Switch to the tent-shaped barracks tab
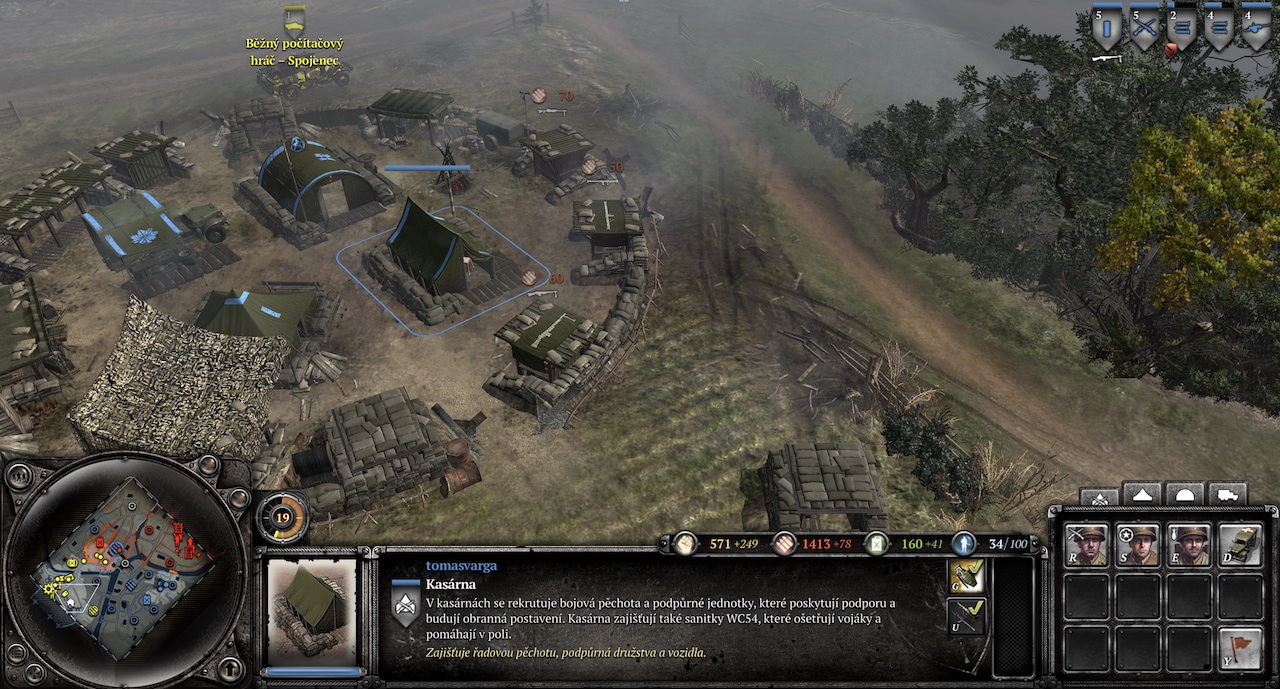Image resolution: width=1280 pixels, height=689 pixels. click(1141, 494)
